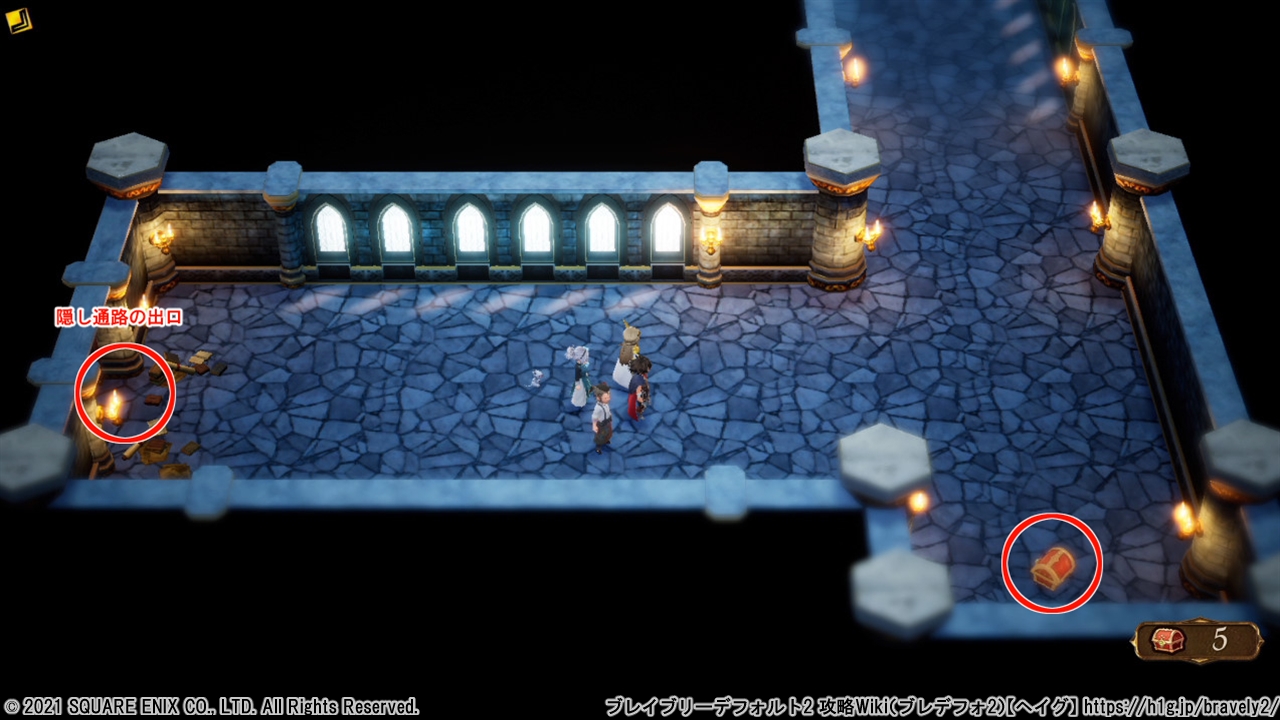Screen dimensions: 1280x720
Task: Click the yellow tilted square icon
Action: [x=18, y=20]
